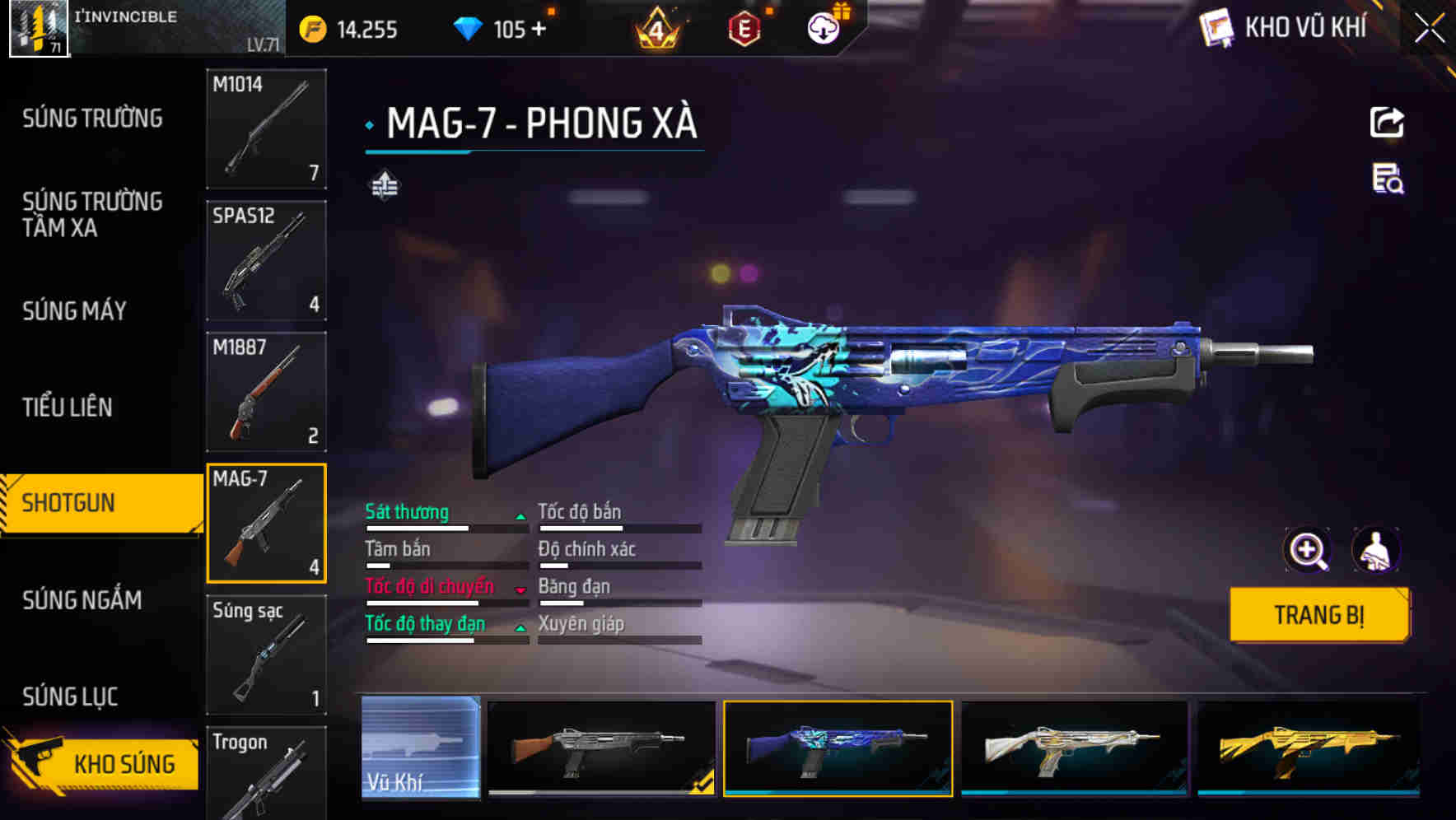
Task: Open SÚNG TRƯỜNG TẦM XA category
Action: coord(91,215)
